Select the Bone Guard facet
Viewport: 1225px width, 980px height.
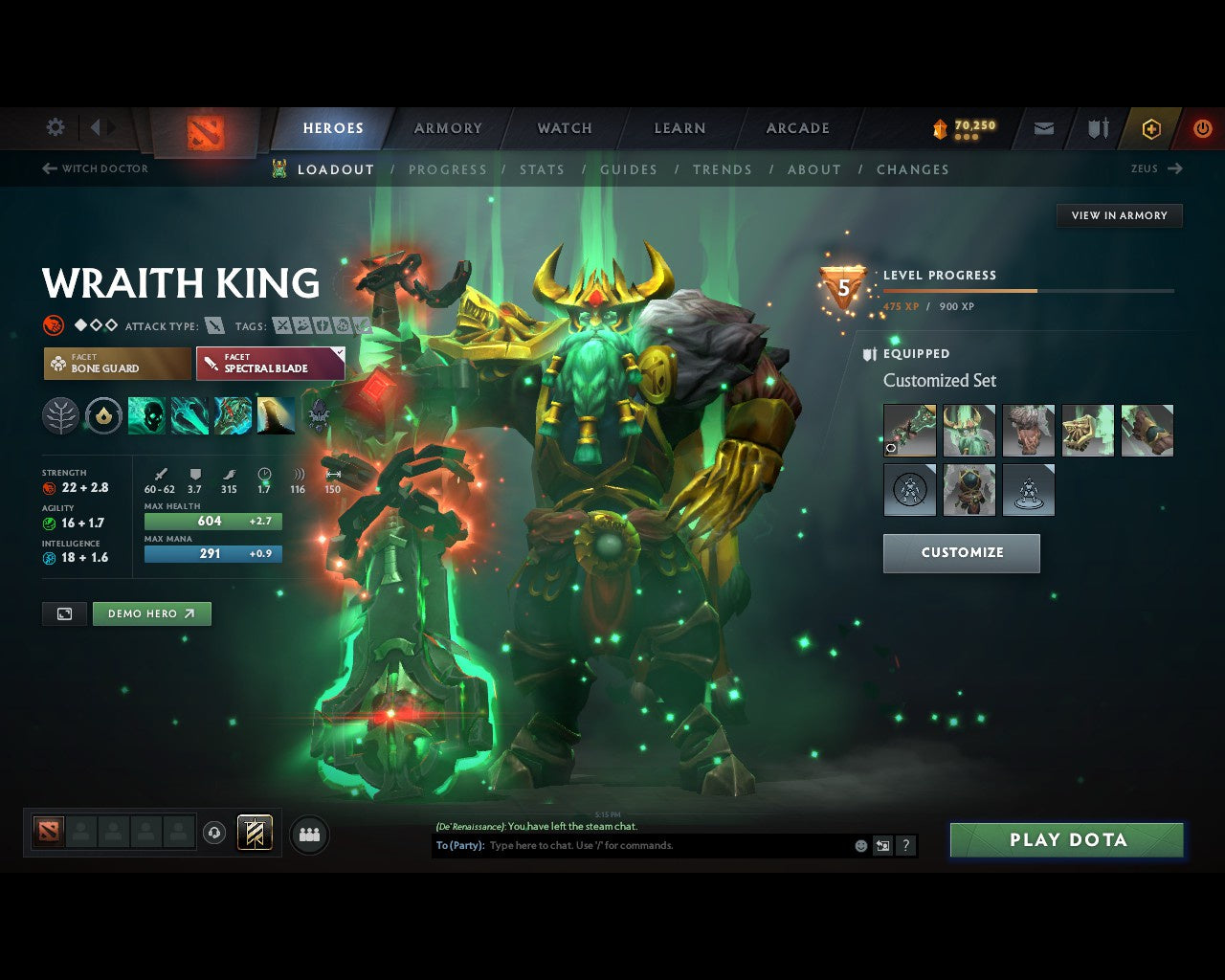[x=117, y=364]
